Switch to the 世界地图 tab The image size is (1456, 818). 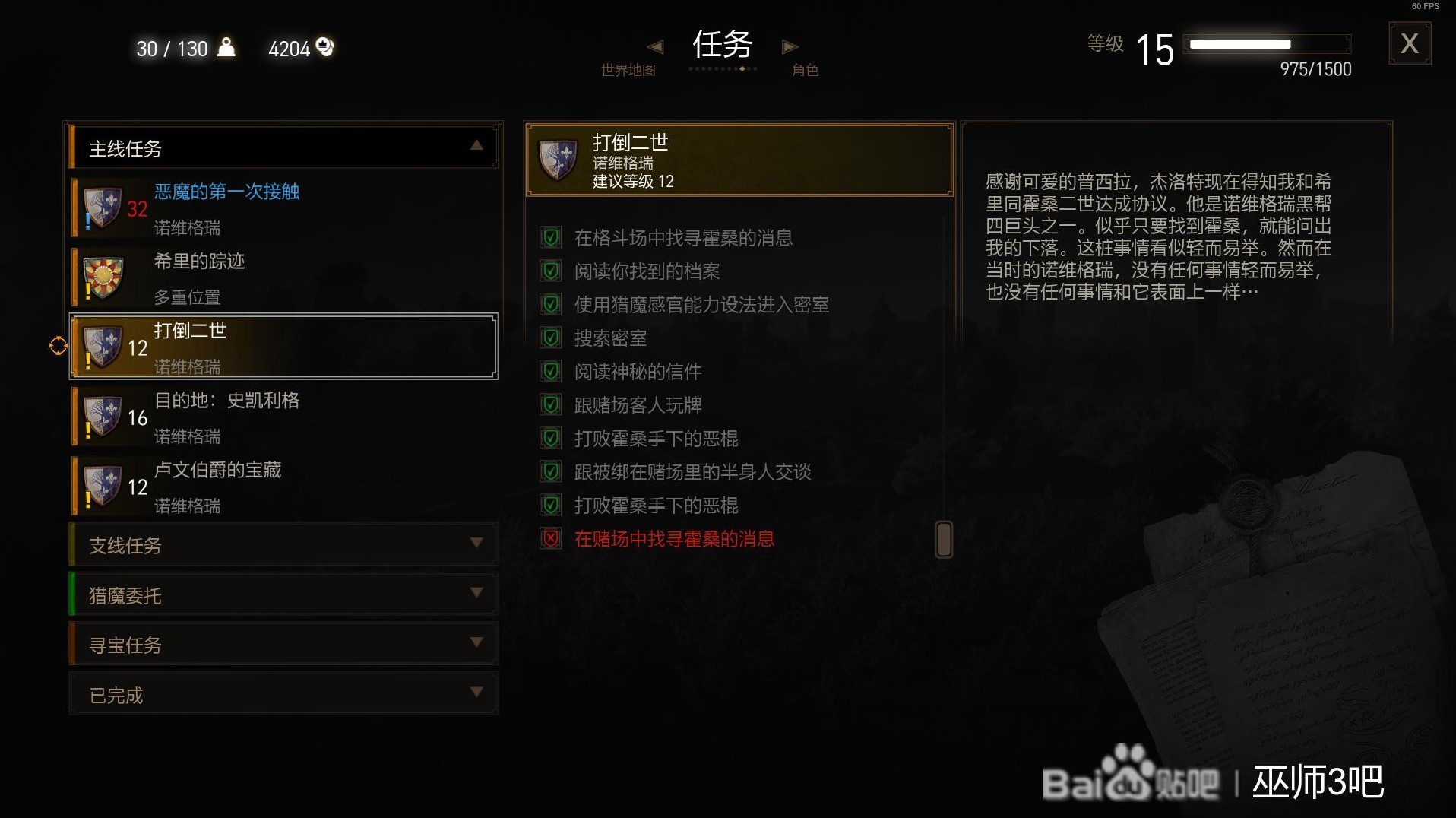pyautogui.click(x=628, y=69)
